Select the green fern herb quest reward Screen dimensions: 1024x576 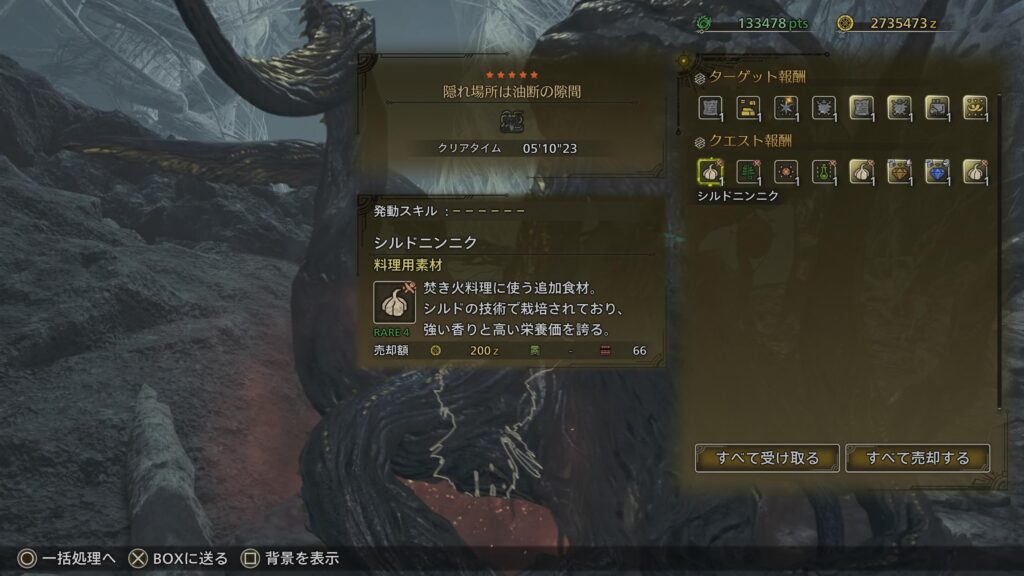pyautogui.click(x=747, y=171)
